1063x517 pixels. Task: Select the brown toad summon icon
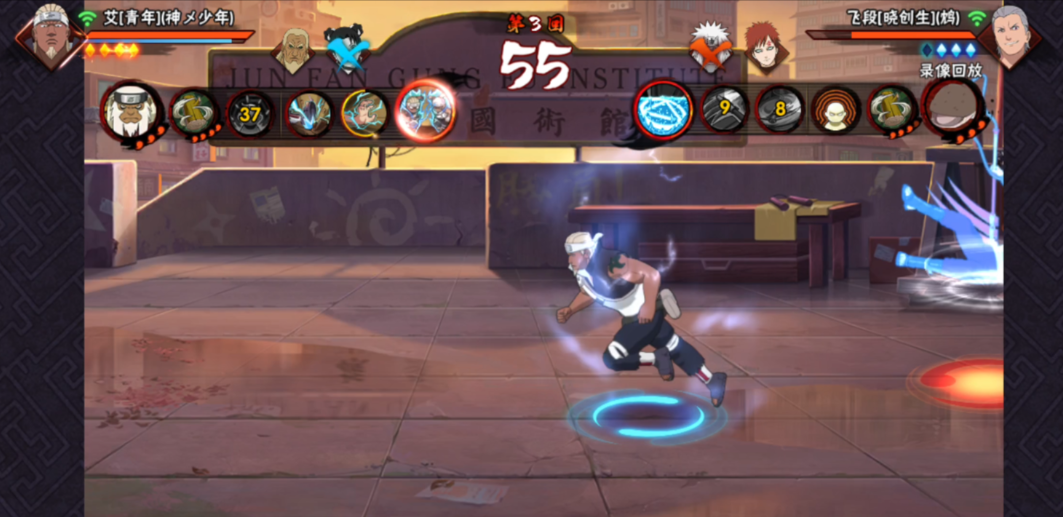click(950, 107)
